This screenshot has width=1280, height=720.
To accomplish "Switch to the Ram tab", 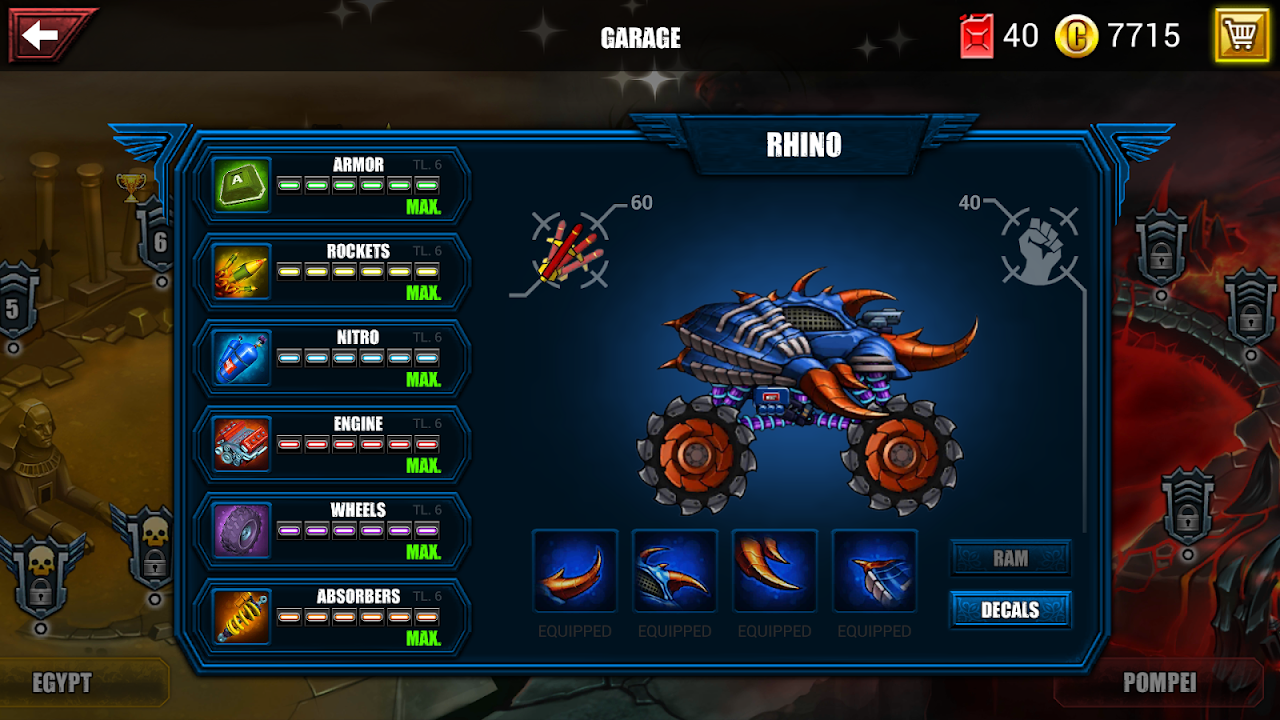I will [x=1010, y=559].
